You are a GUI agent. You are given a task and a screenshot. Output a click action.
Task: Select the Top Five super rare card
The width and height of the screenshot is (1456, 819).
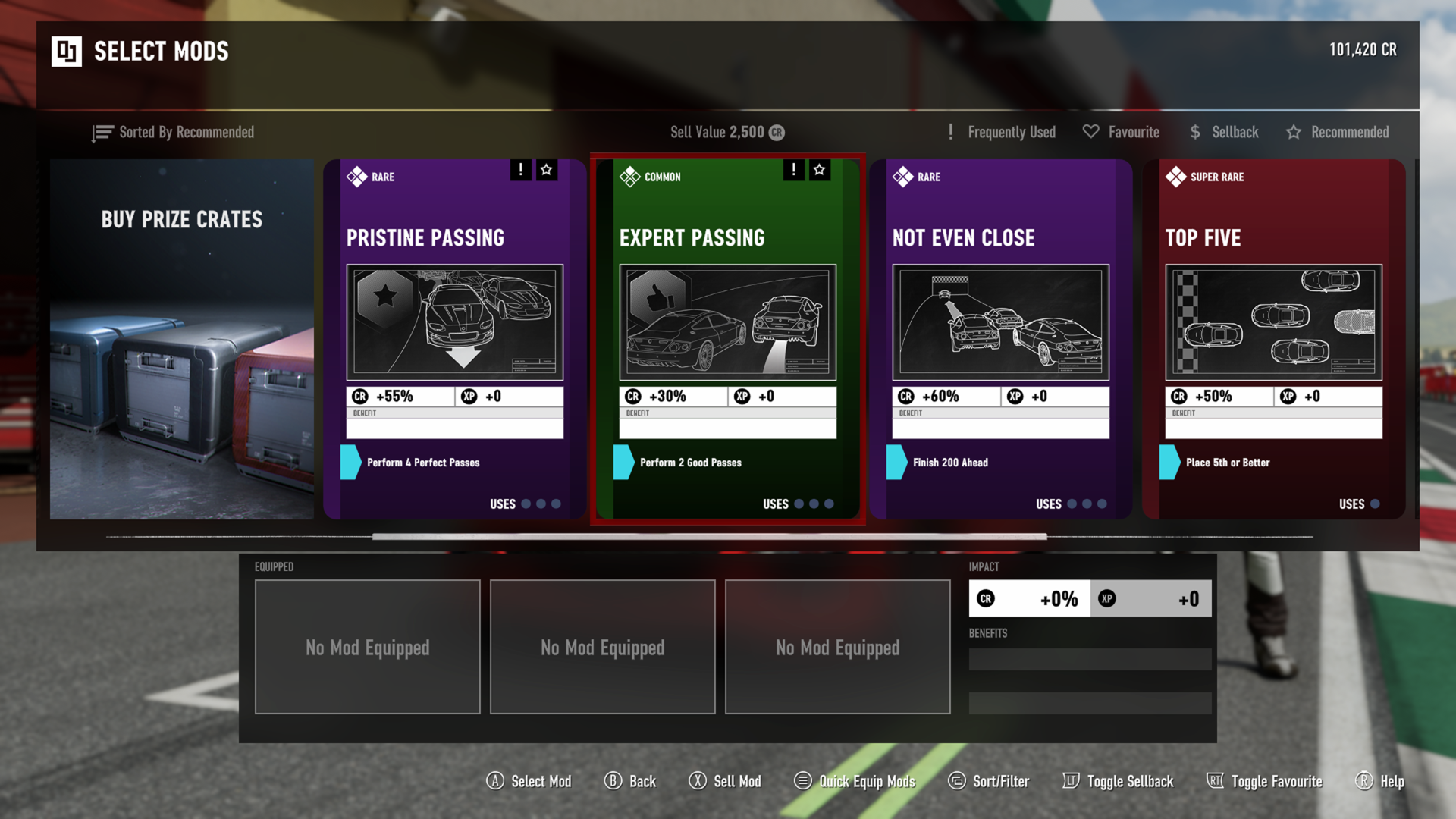coord(1273,339)
